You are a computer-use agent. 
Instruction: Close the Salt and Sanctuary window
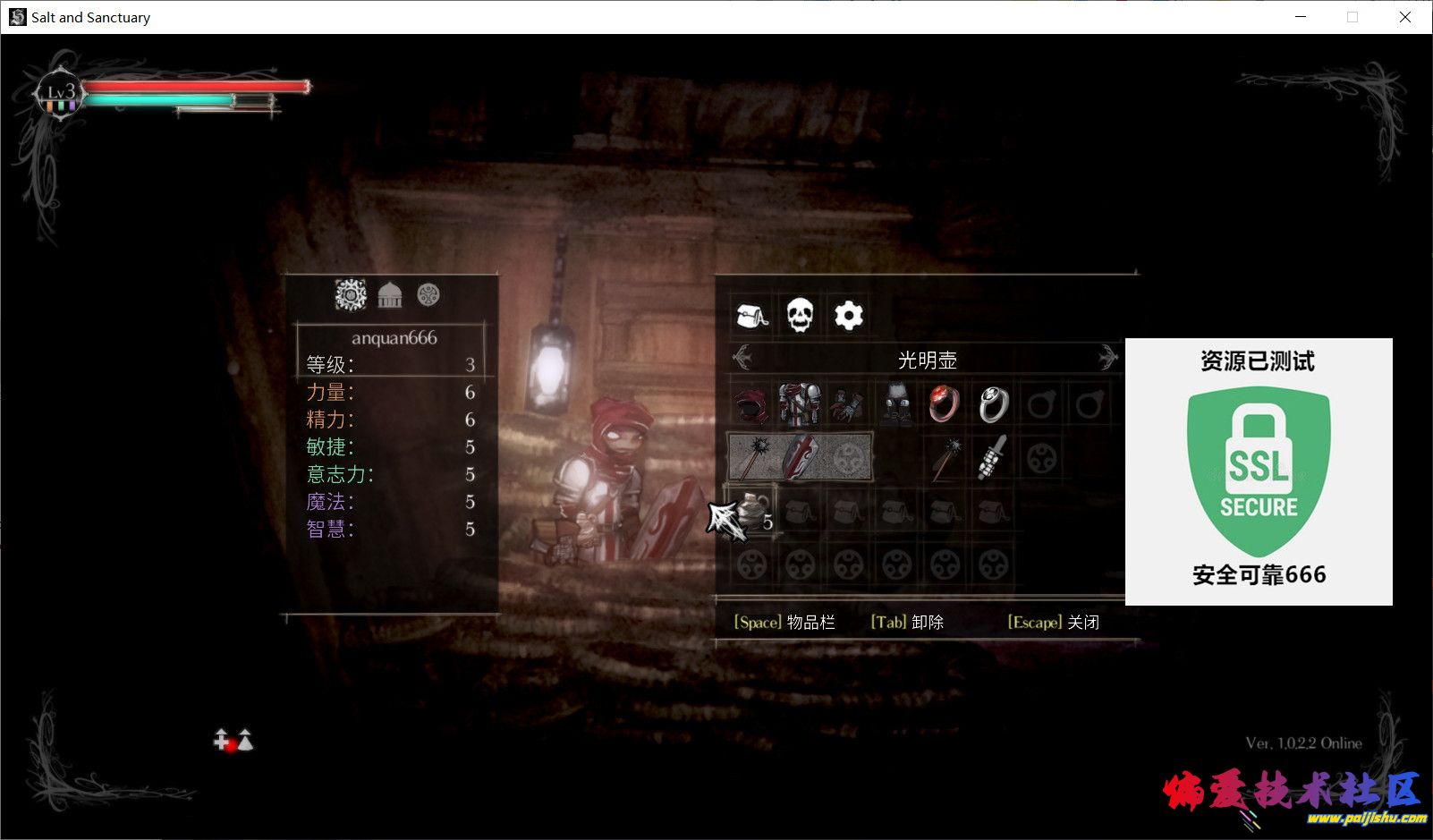pos(1404,17)
